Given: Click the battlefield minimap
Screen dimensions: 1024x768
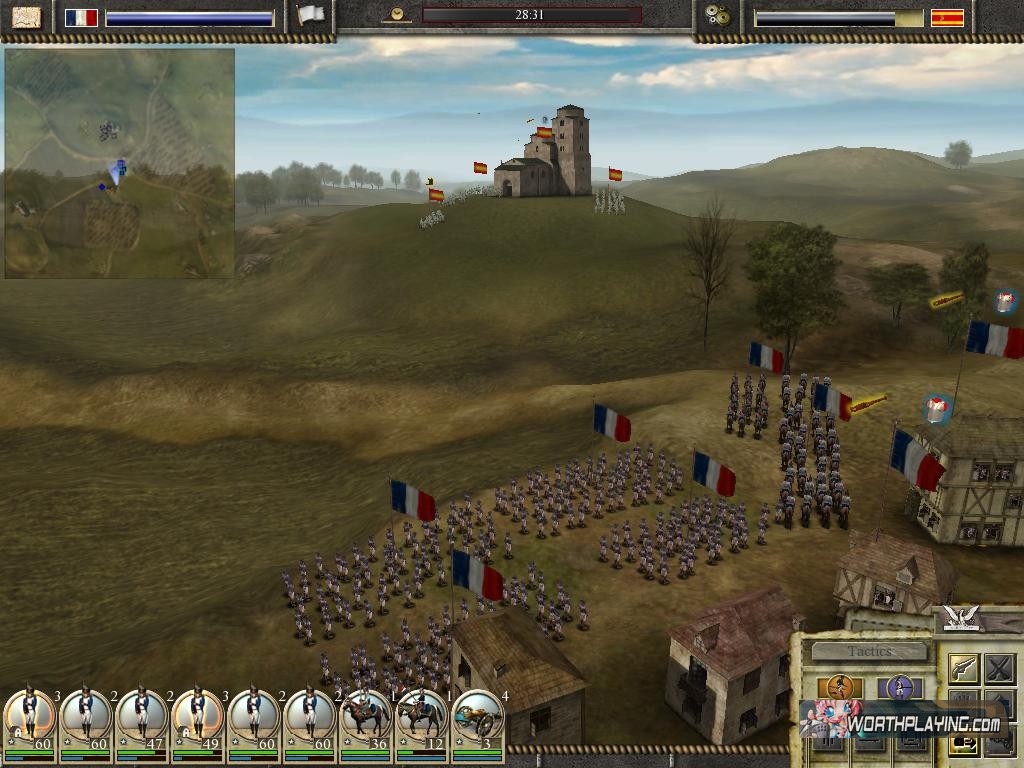Looking at the screenshot, I should click(x=119, y=164).
